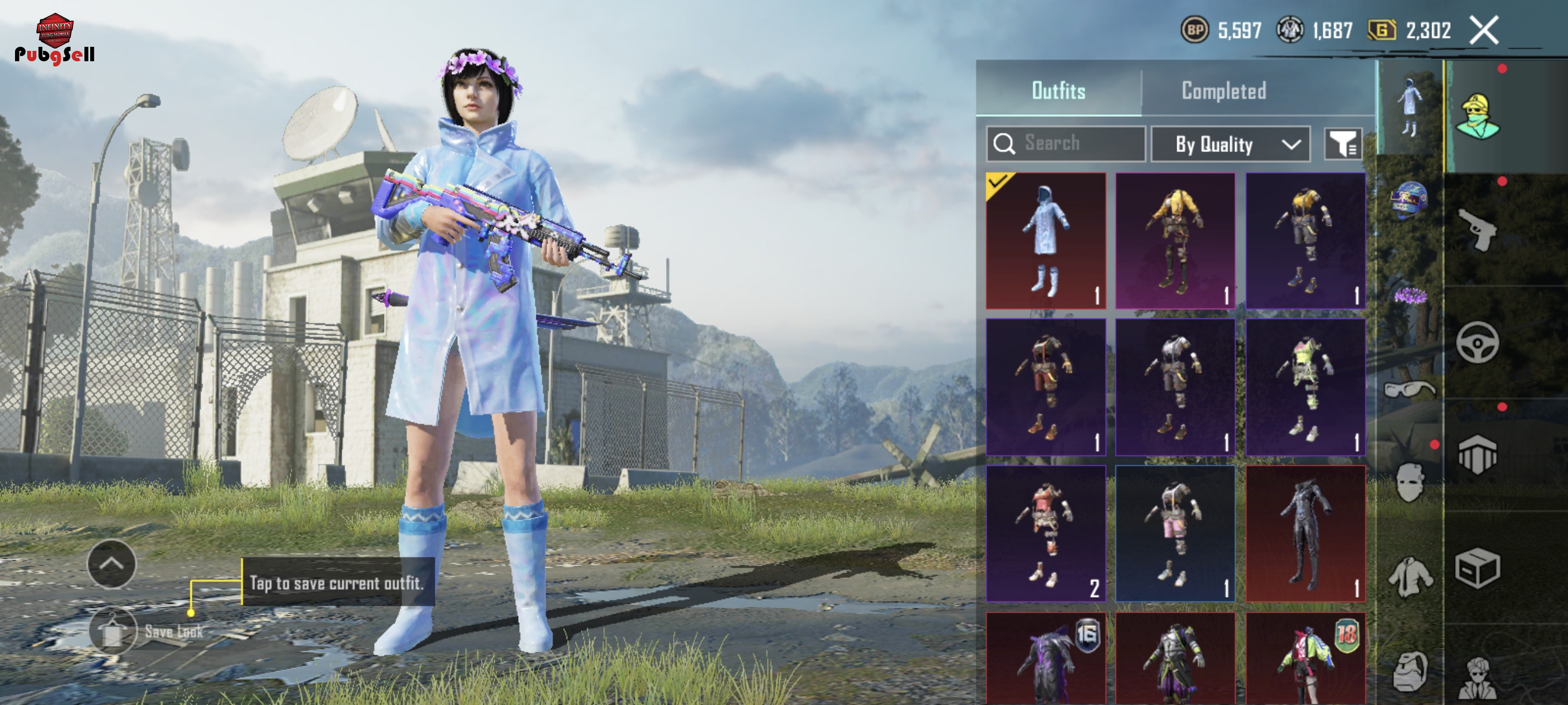Choose the face mask slot
Image resolution: width=1568 pixels, height=705 pixels.
pos(1409,483)
